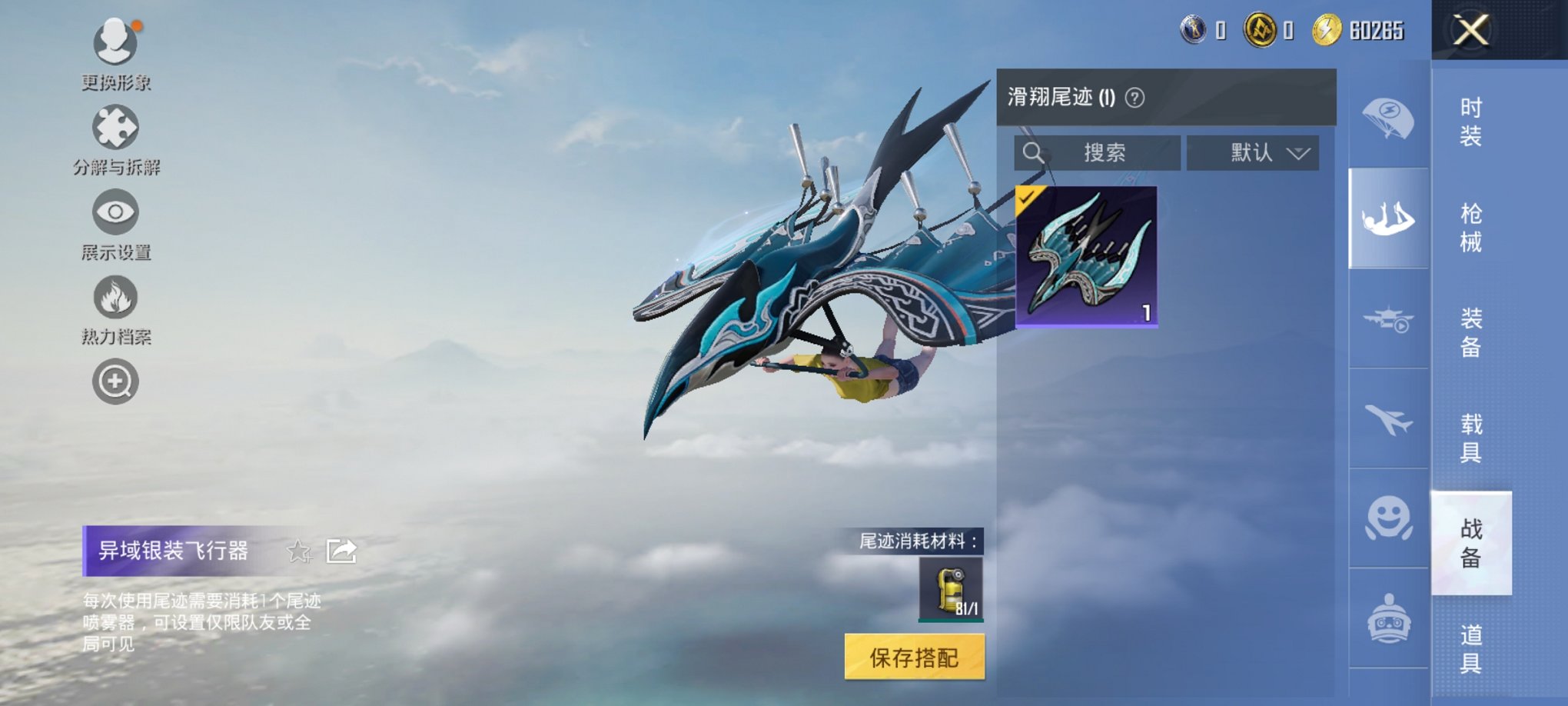Screen dimensions: 1568x706
Task: Open the 默认 sorting dropdown
Action: coord(1251,152)
